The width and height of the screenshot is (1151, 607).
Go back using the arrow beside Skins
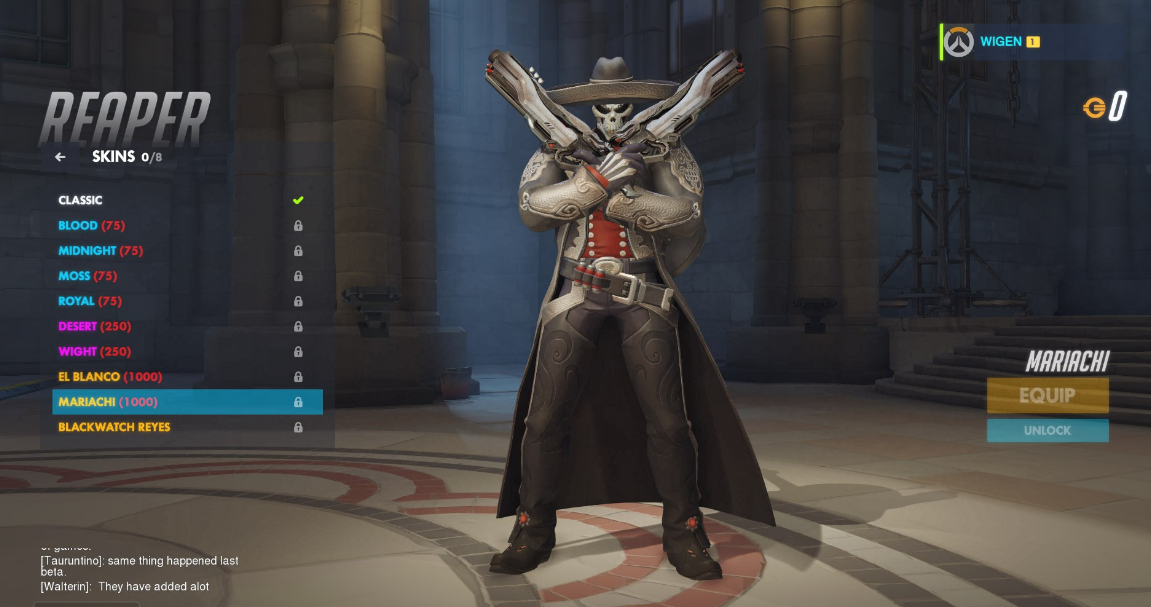60,157
